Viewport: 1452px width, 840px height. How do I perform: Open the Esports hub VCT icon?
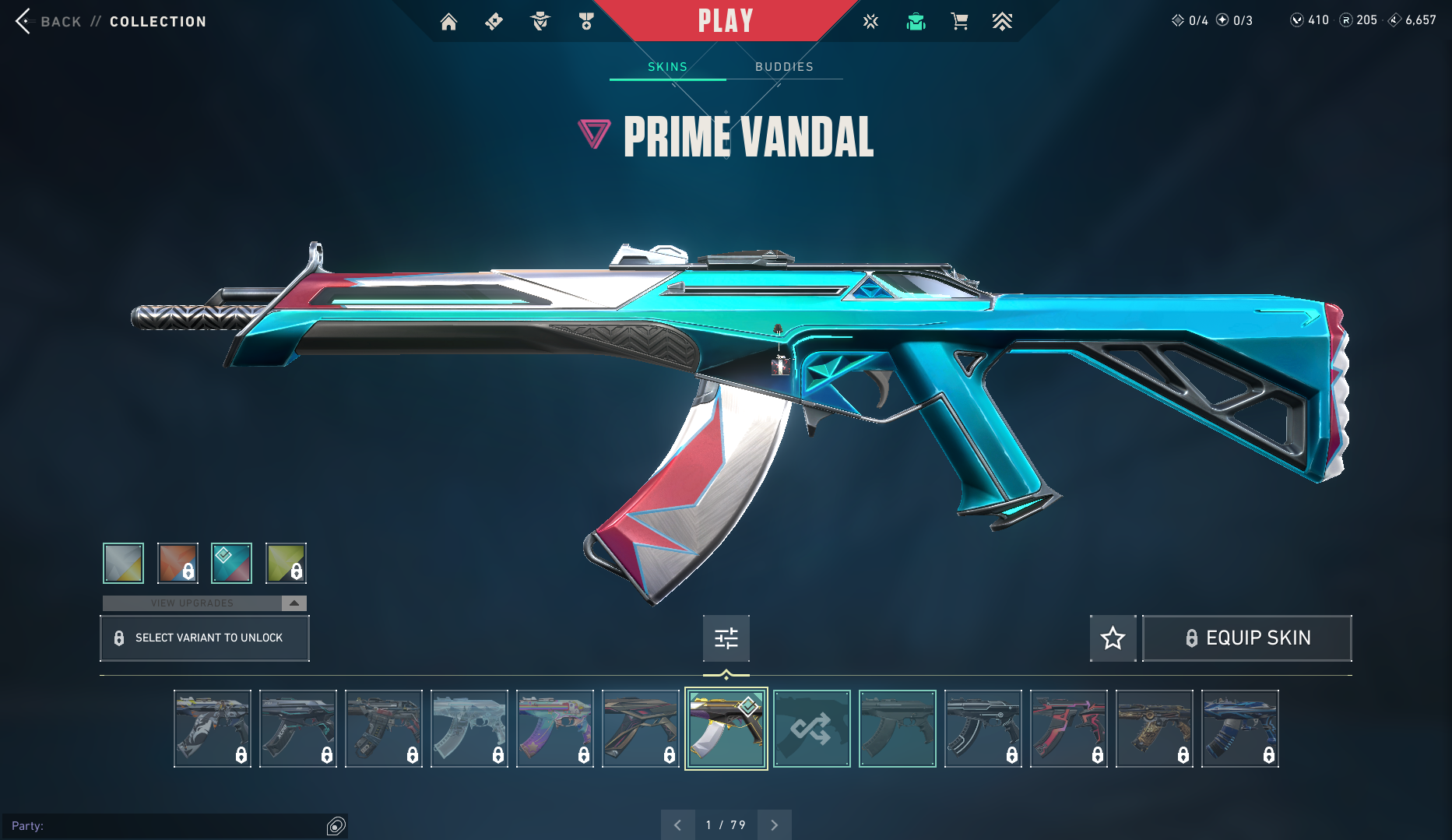click(x=870, y=21)
